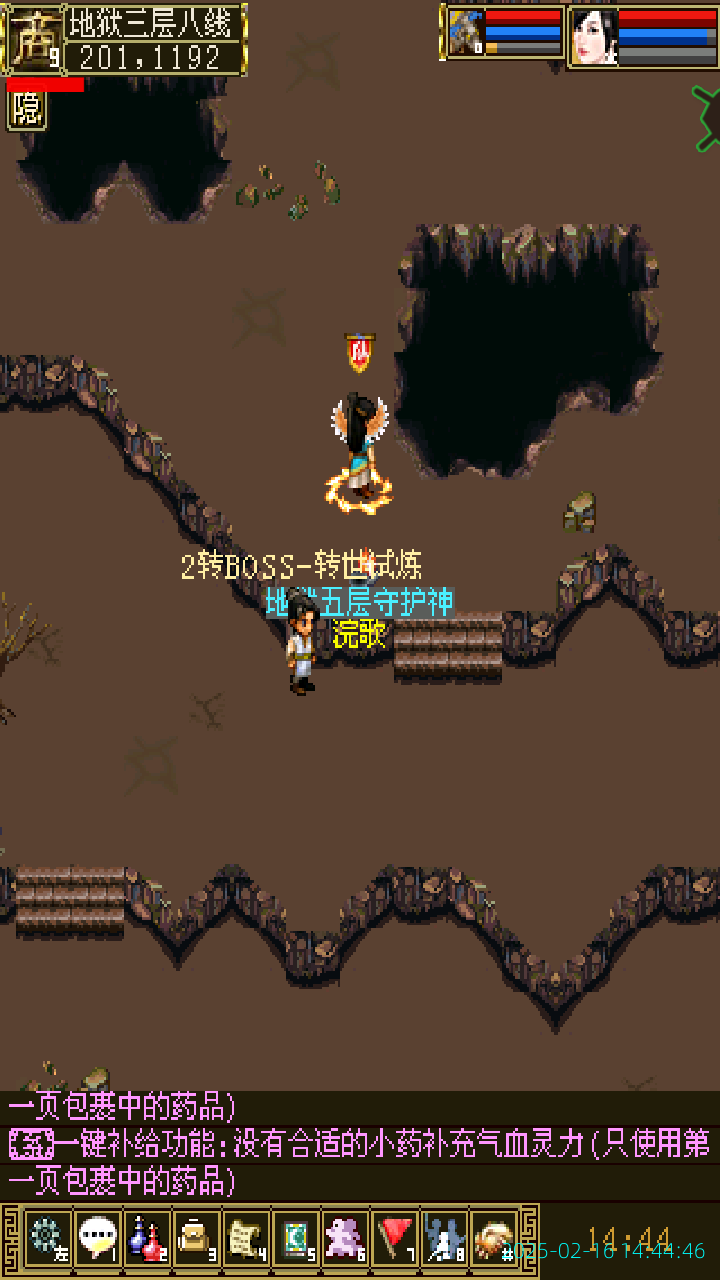720x1280 pixels.
Task: Select the pet portrait frame
Action: coord(465,33)
